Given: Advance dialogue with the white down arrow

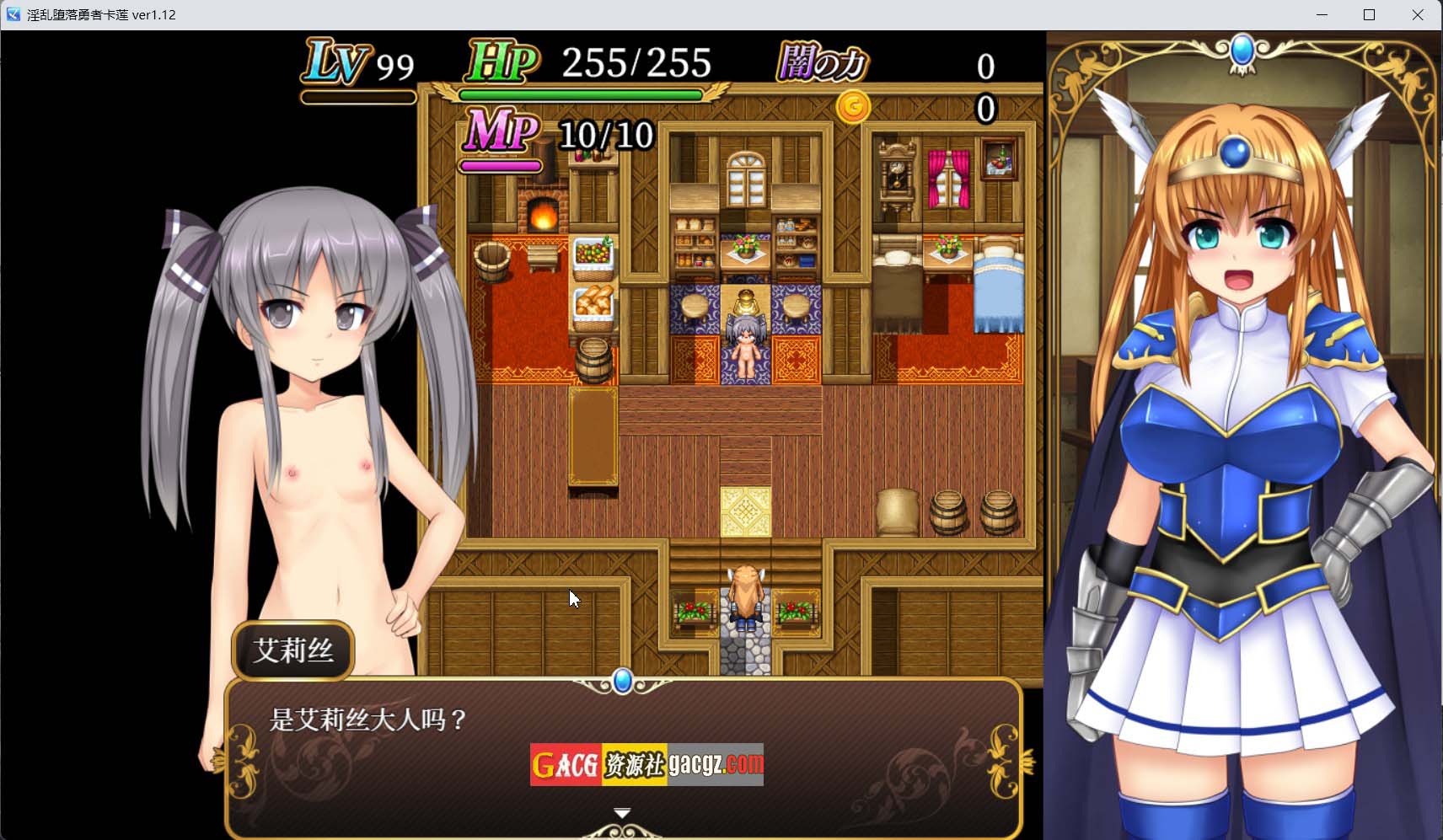Looking at the screenshot, I should point(622,813).
